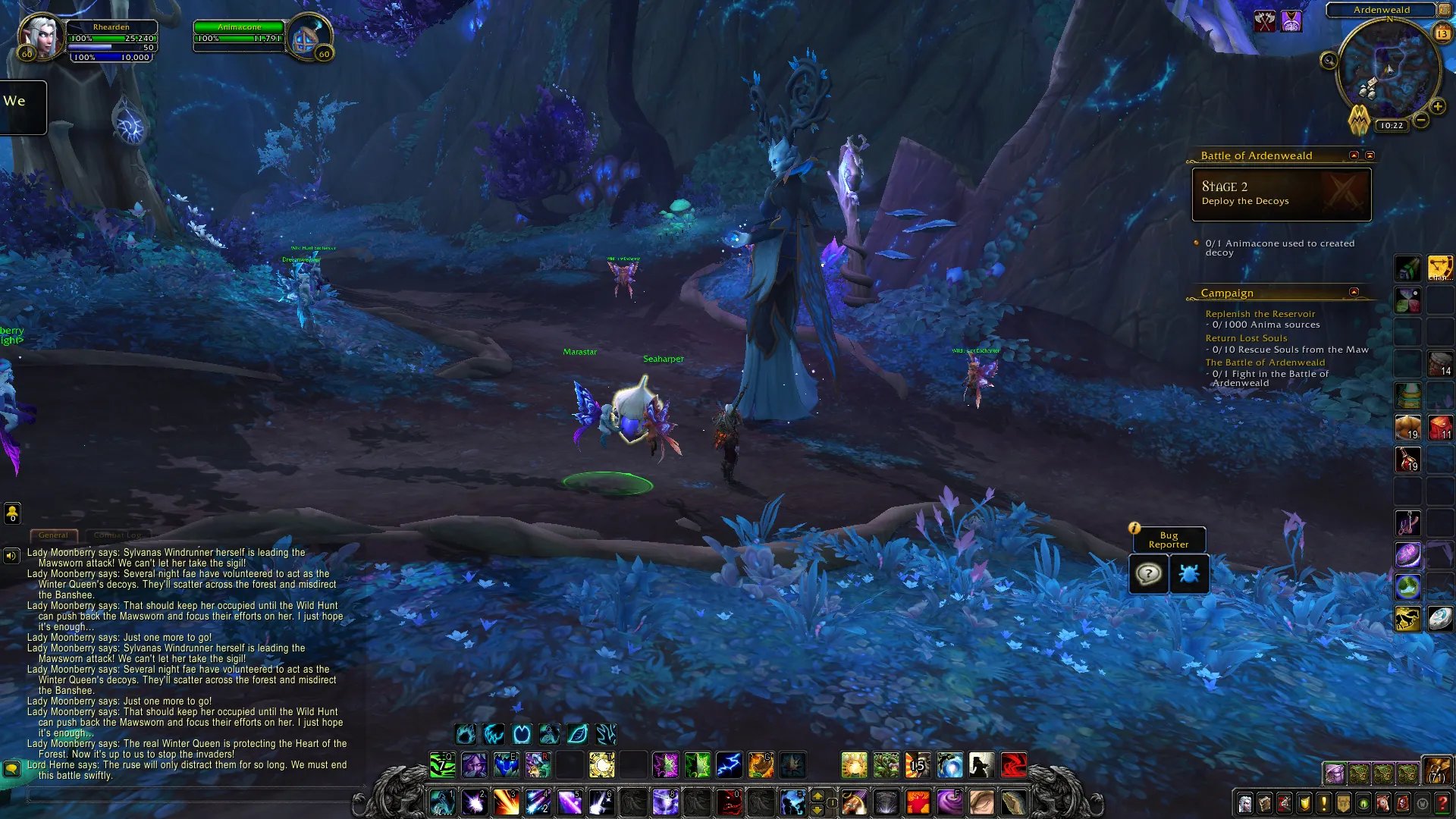
Task: Click the Stage 2 Deploy the Decoys panel
Action: (1281, 194)
